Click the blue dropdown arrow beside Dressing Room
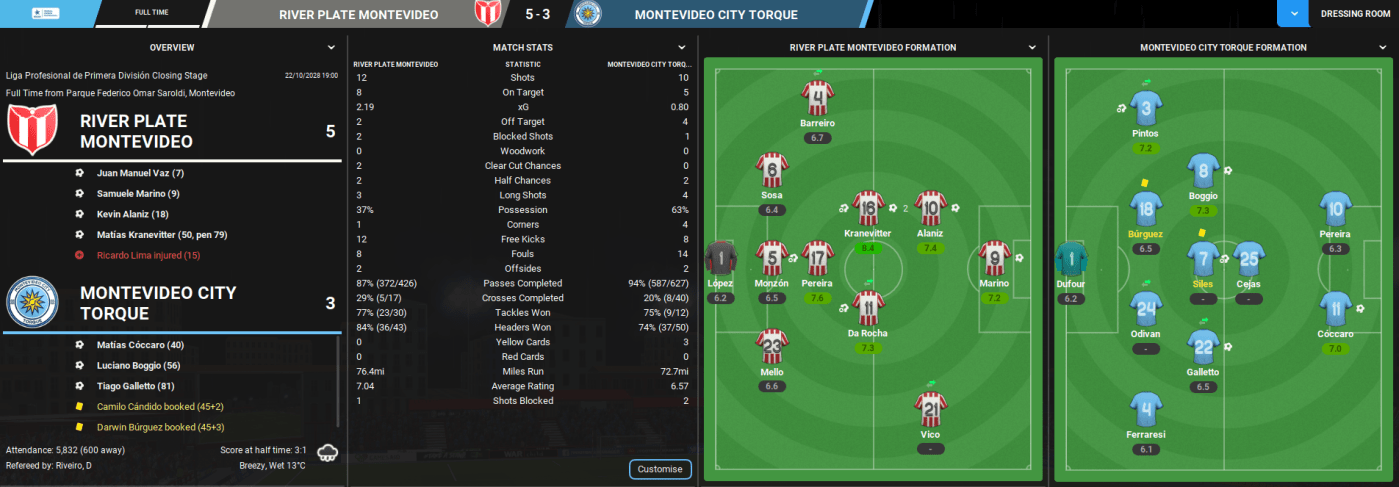This screenshot has height=487, width=1399. coord(1295,14)
